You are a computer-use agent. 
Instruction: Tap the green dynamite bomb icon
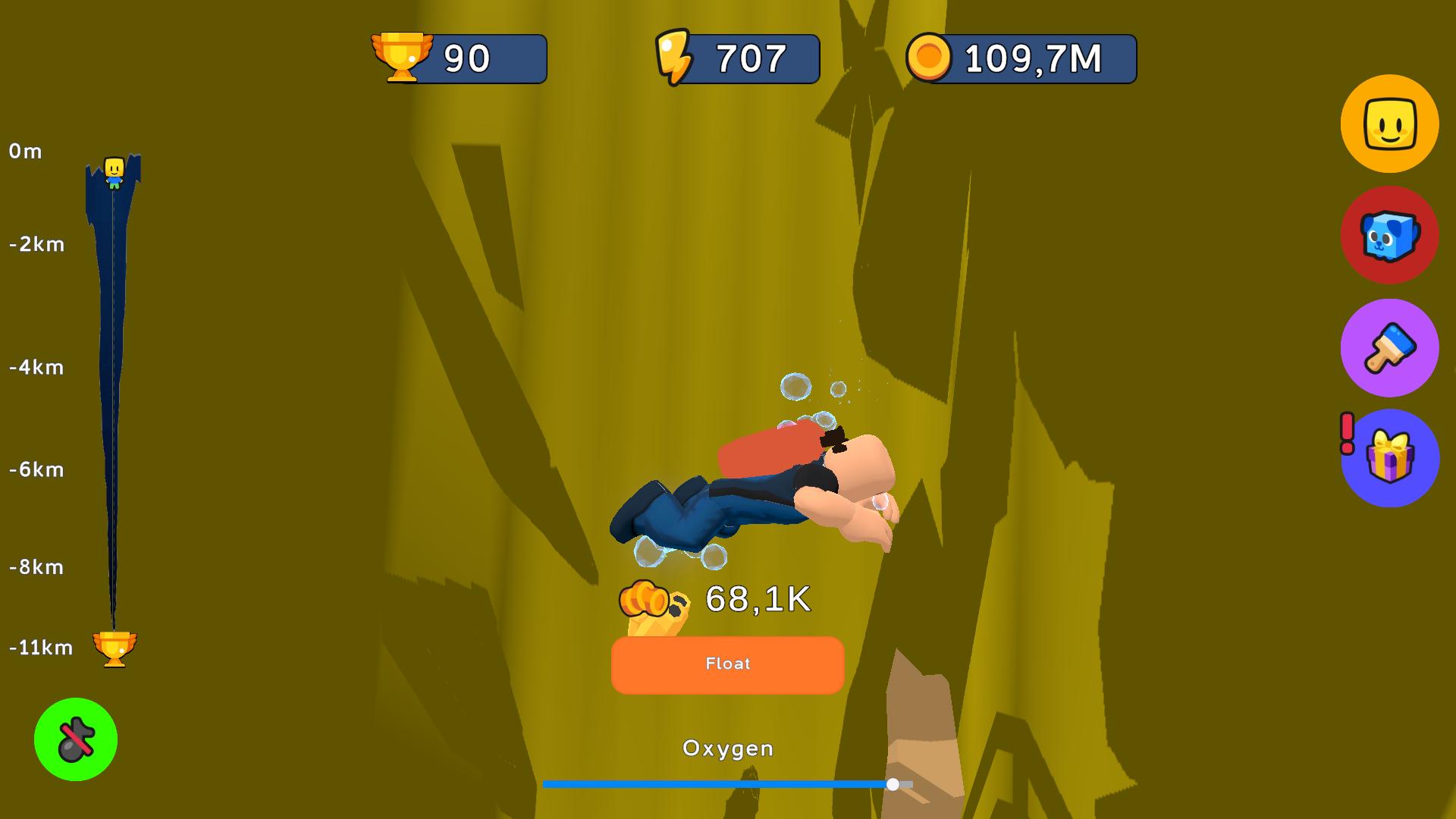77,739
